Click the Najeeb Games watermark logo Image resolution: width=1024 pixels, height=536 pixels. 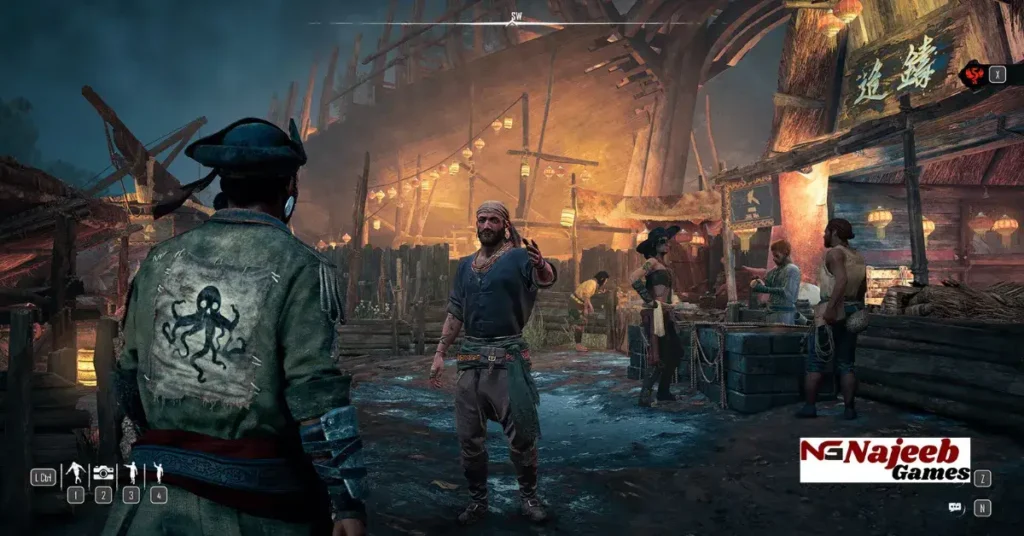885,459
